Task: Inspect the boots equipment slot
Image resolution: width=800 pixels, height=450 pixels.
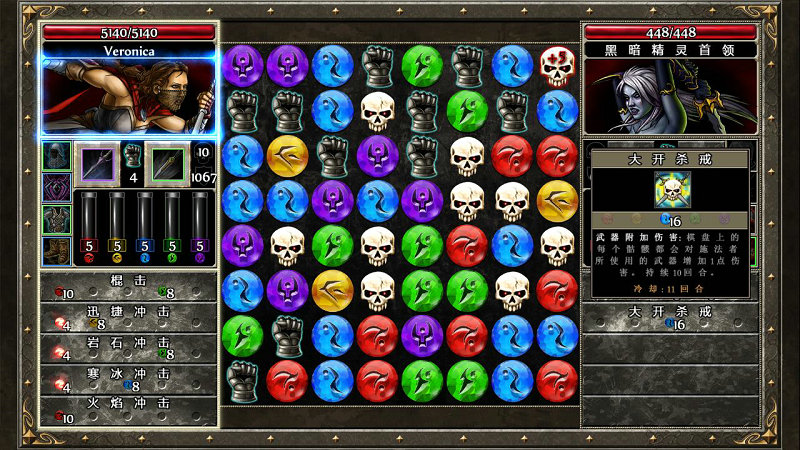Action: pyautogui.click(x=56, y=250)
